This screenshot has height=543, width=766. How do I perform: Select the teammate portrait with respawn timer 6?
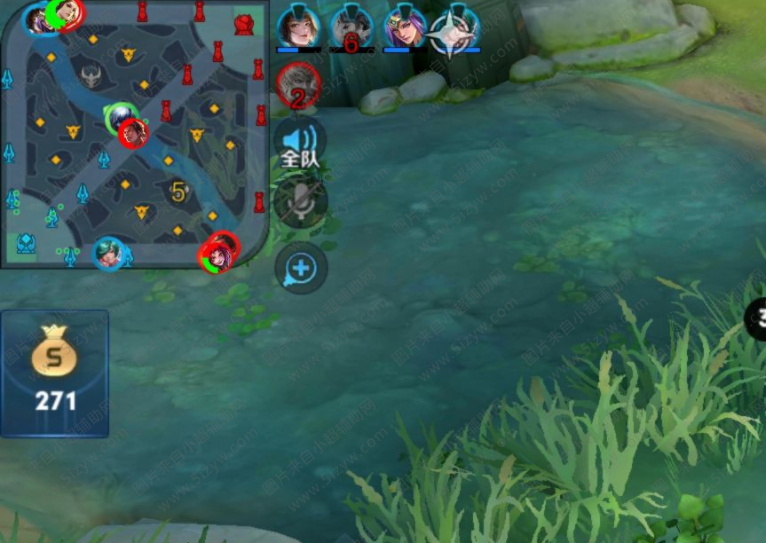[351, 27]
